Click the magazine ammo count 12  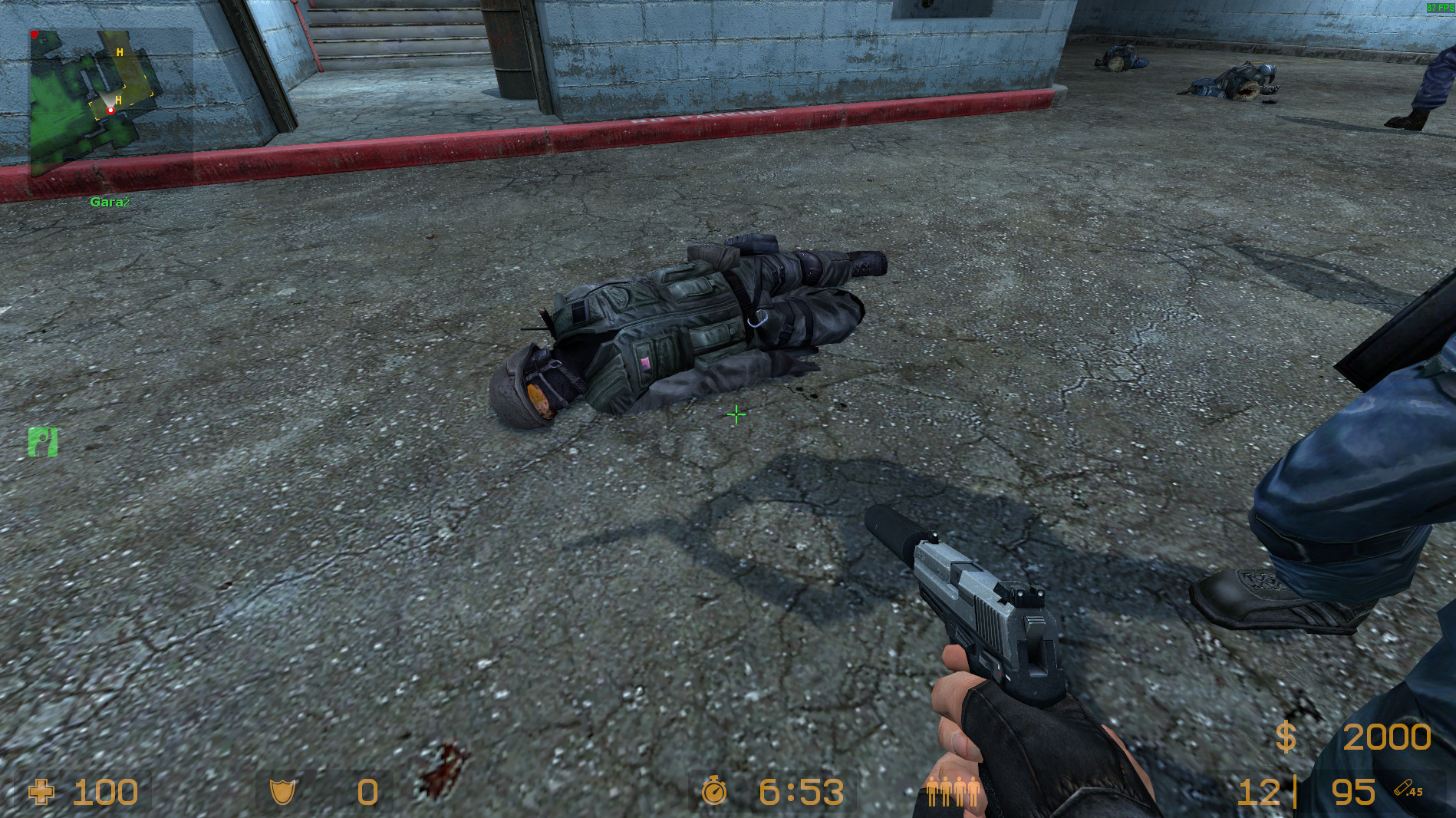click(1258, 792)
